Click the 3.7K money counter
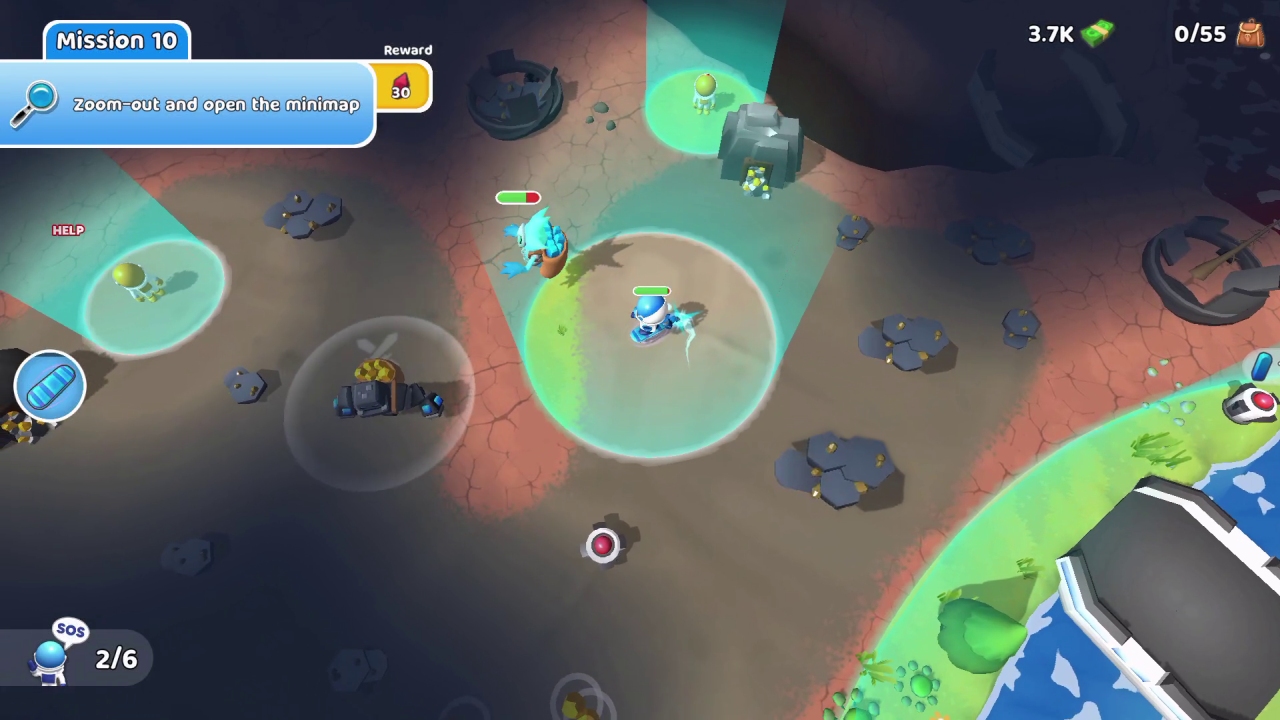Image resolution: width=1280 pixels, height=720 pixels. tap(1050, 34)
